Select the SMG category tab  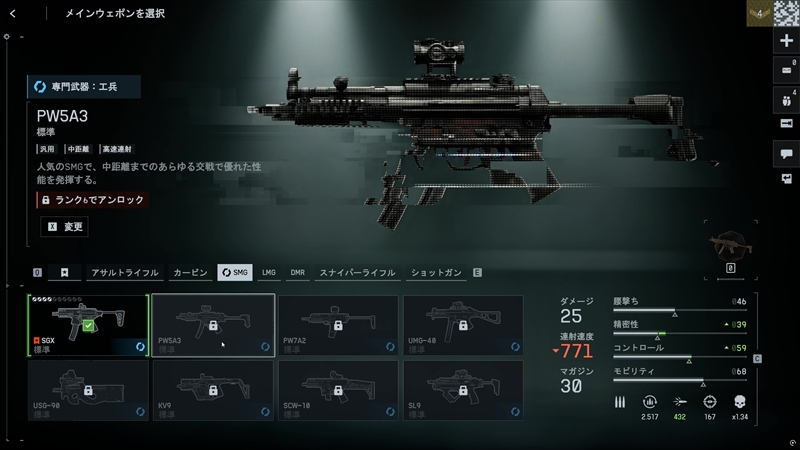click(x=235, y=272)
